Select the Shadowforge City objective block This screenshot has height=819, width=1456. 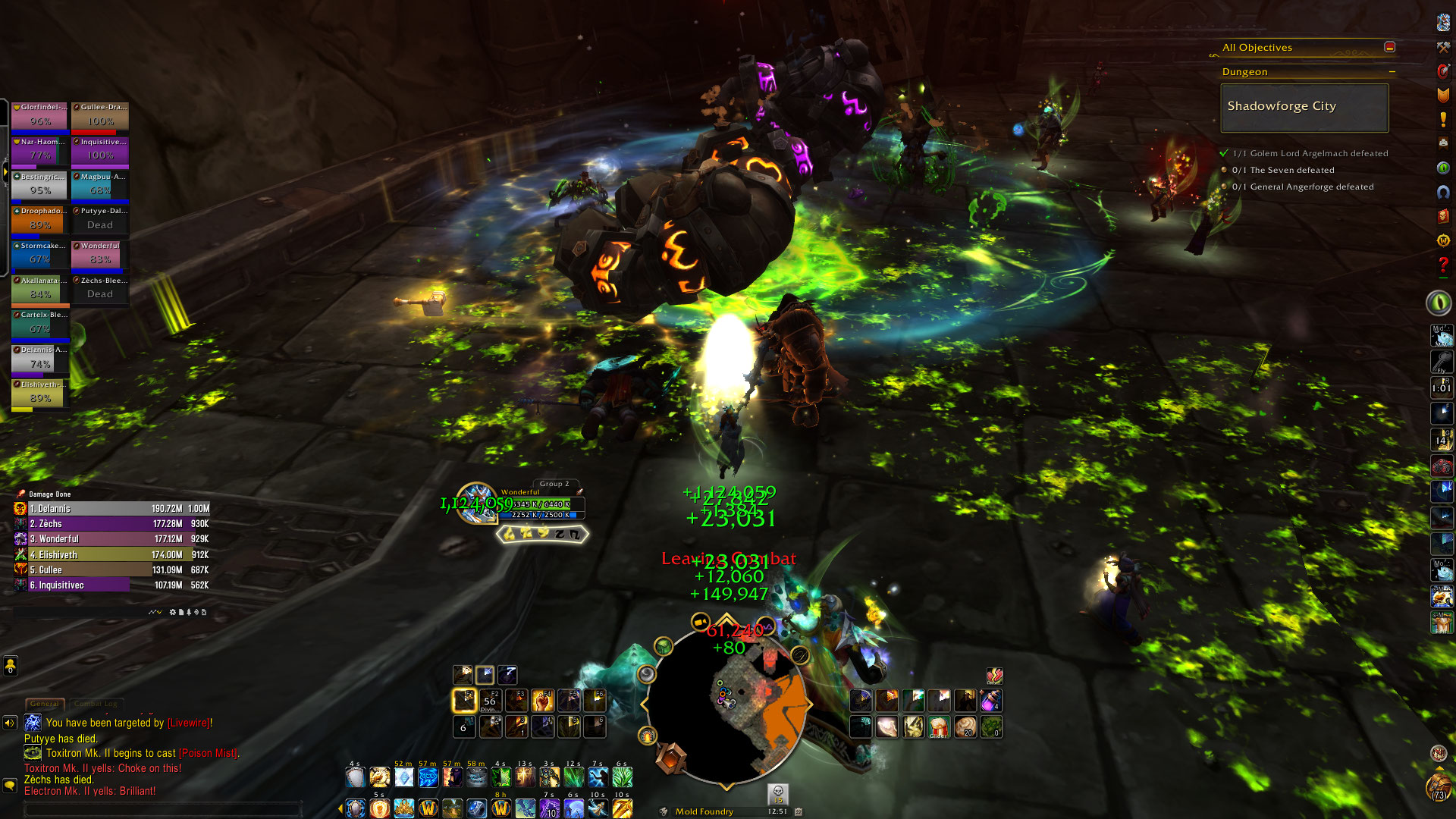pos(1304,107)
